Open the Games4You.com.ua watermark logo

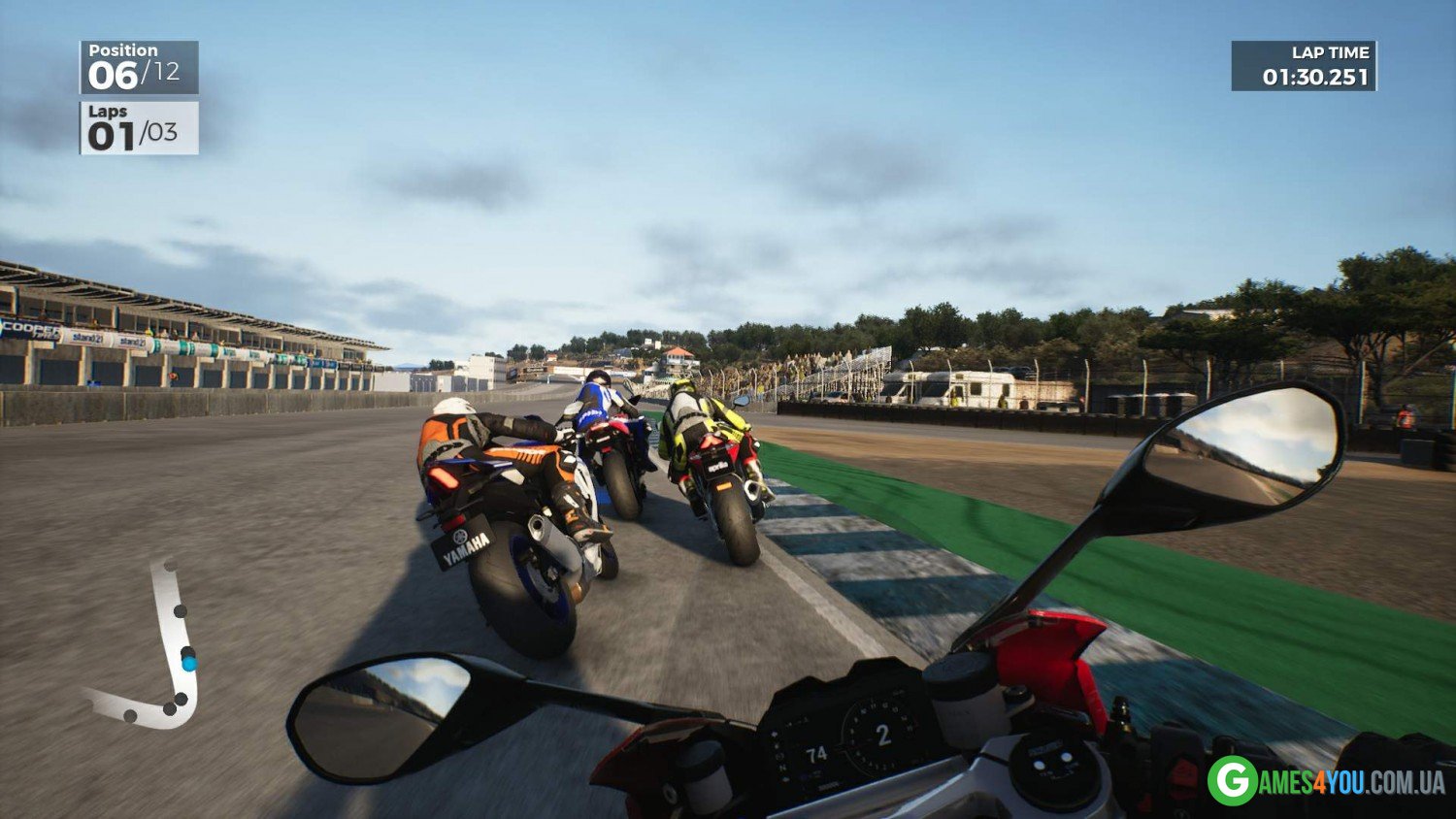(1326, 781)
